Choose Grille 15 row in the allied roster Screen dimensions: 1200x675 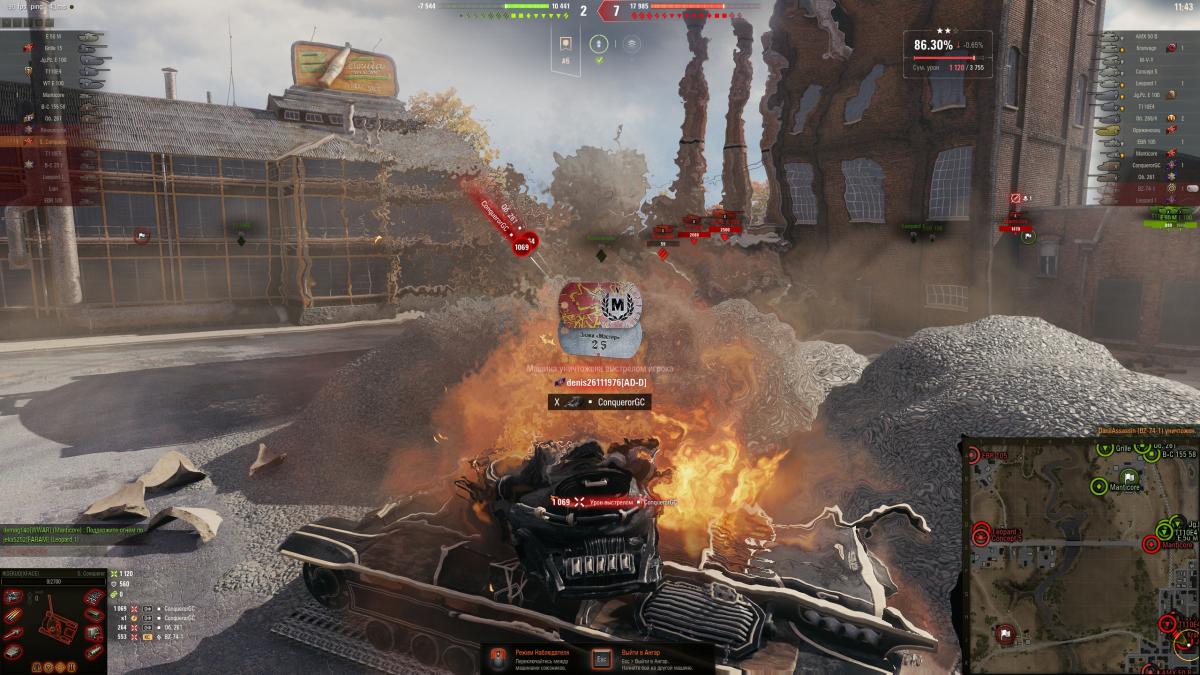click(55, 48)
